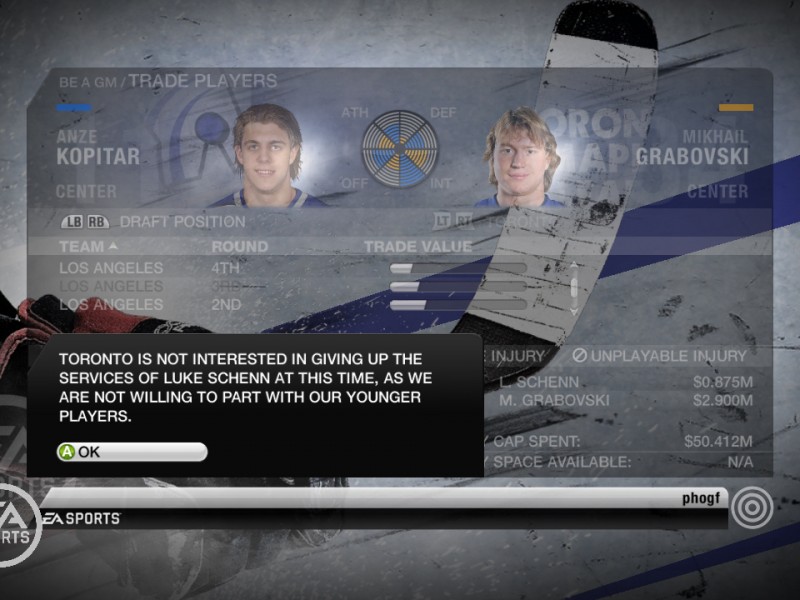
Task: Pick the L. Schenn salary row
Action: (x=620, y=382)
